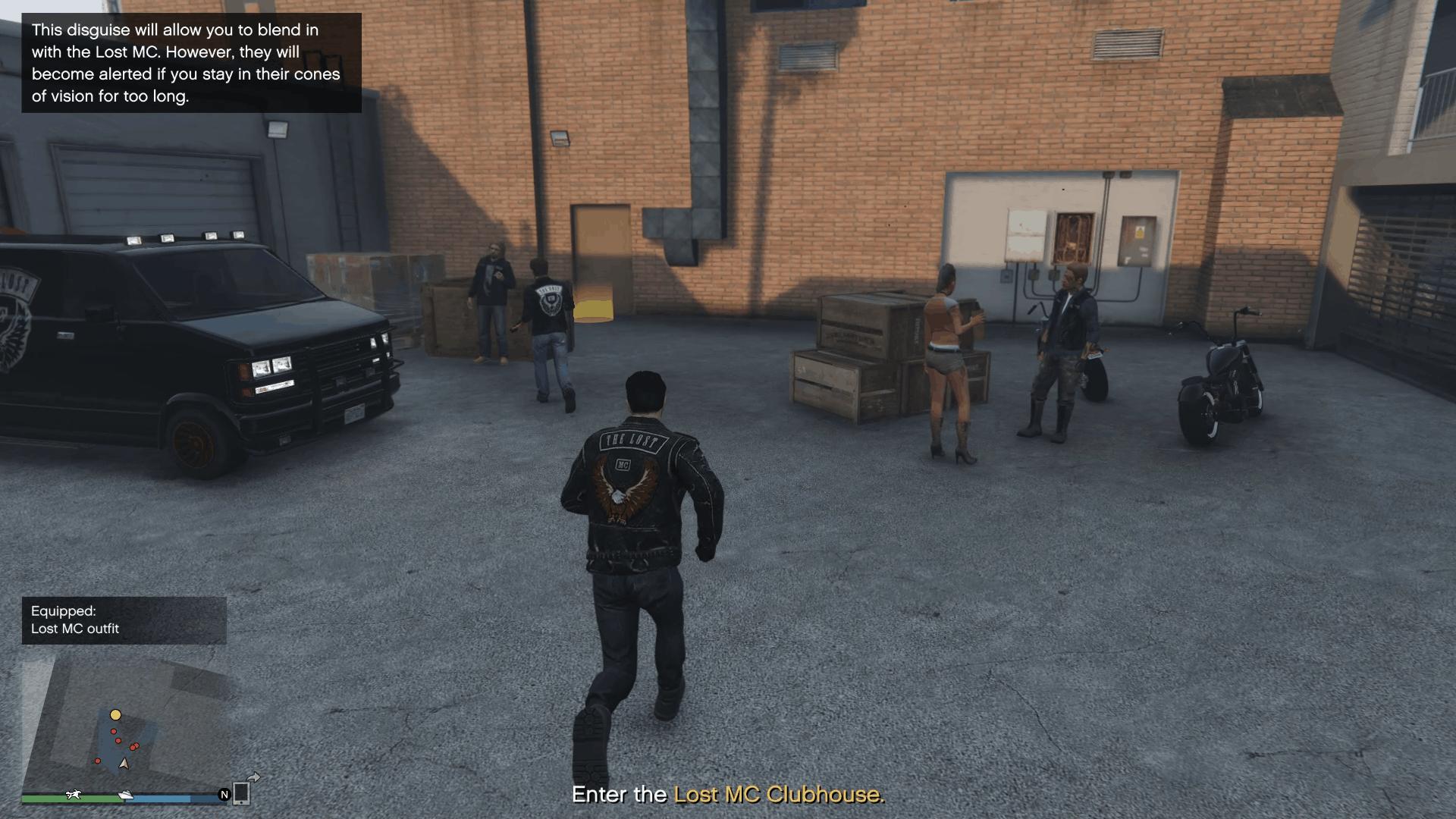Screen dimensions: 1456x819
Task: Select the yellow mission blip on the minimap
Action: 115,714
